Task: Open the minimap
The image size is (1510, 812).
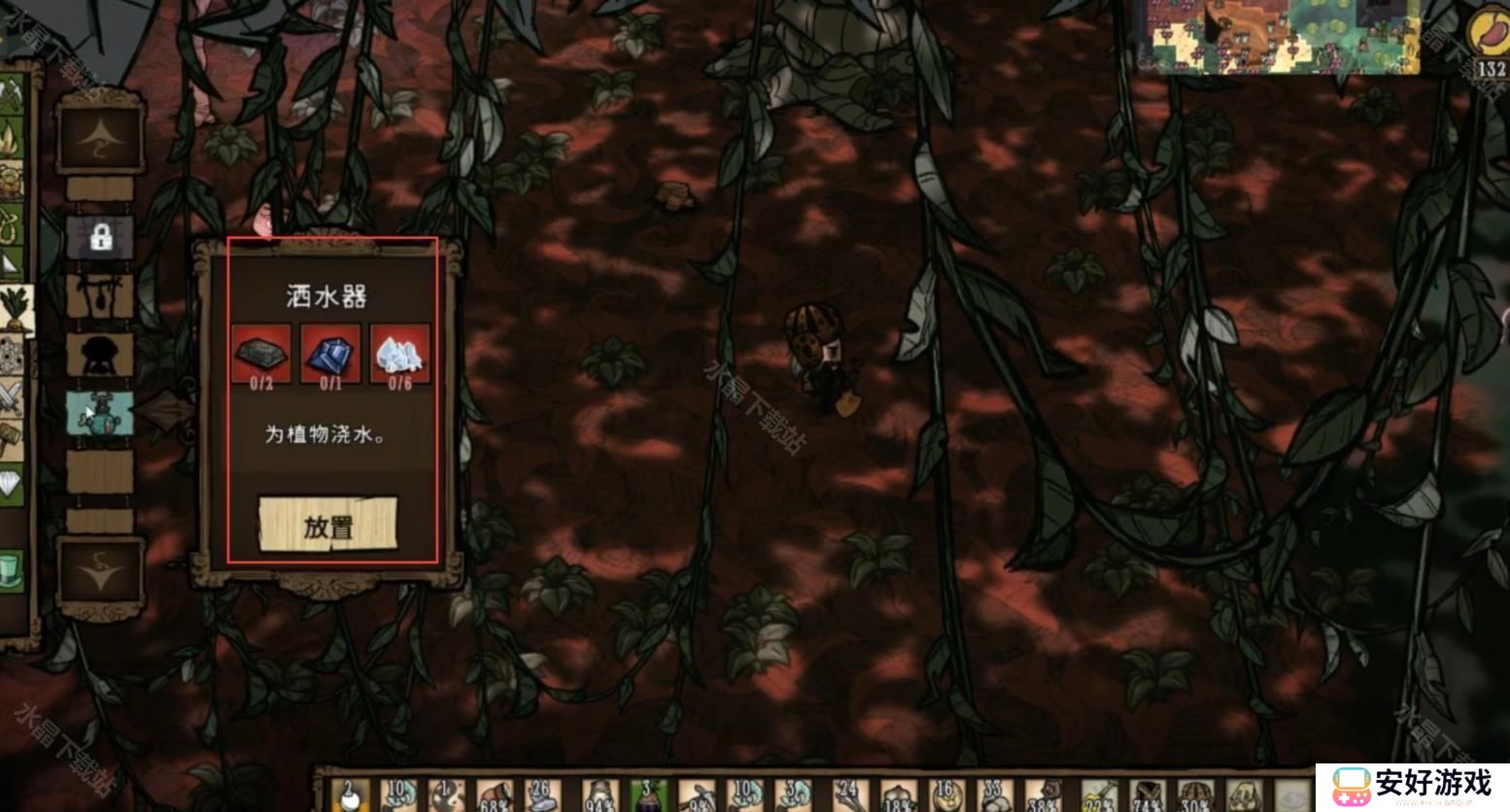Action: coord(1280,37)
